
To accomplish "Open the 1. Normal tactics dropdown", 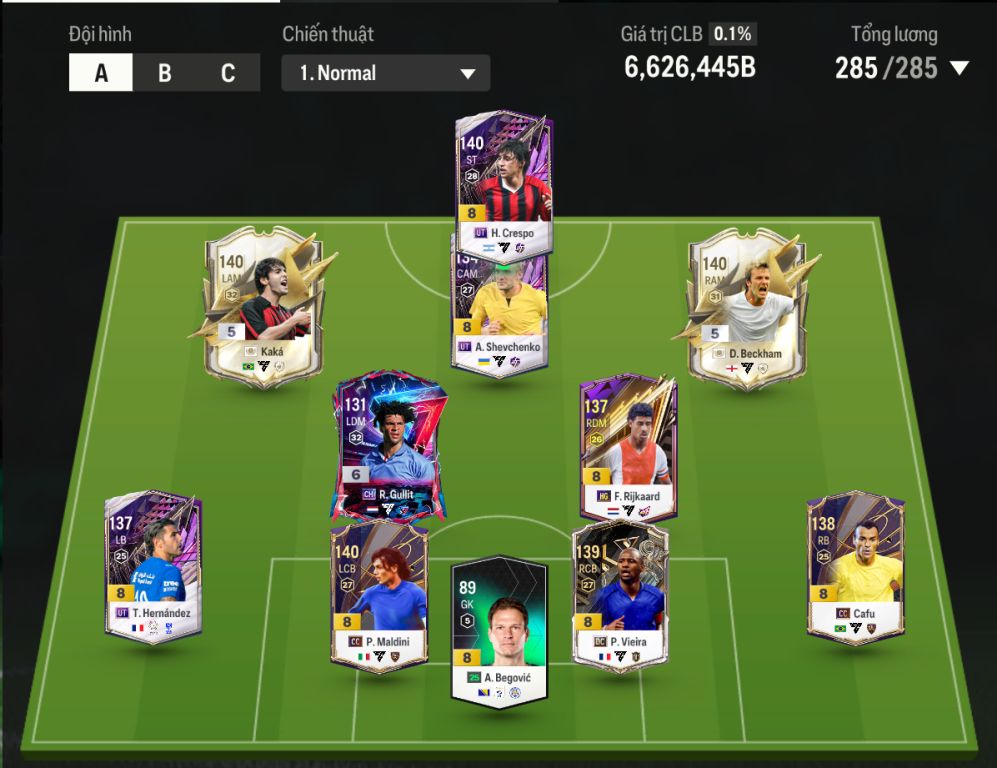I will coord(386,73).
